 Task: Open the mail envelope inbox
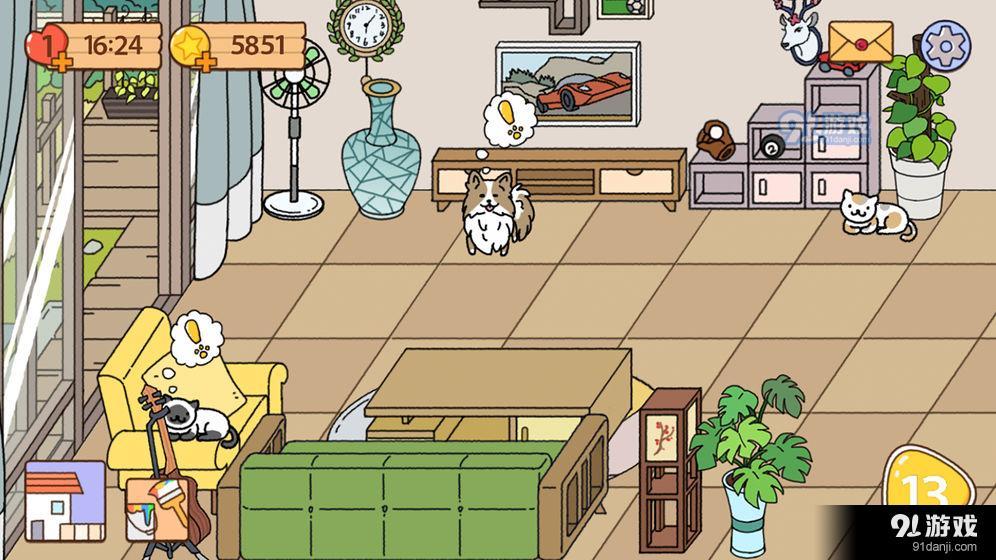[x=860, y=44]
